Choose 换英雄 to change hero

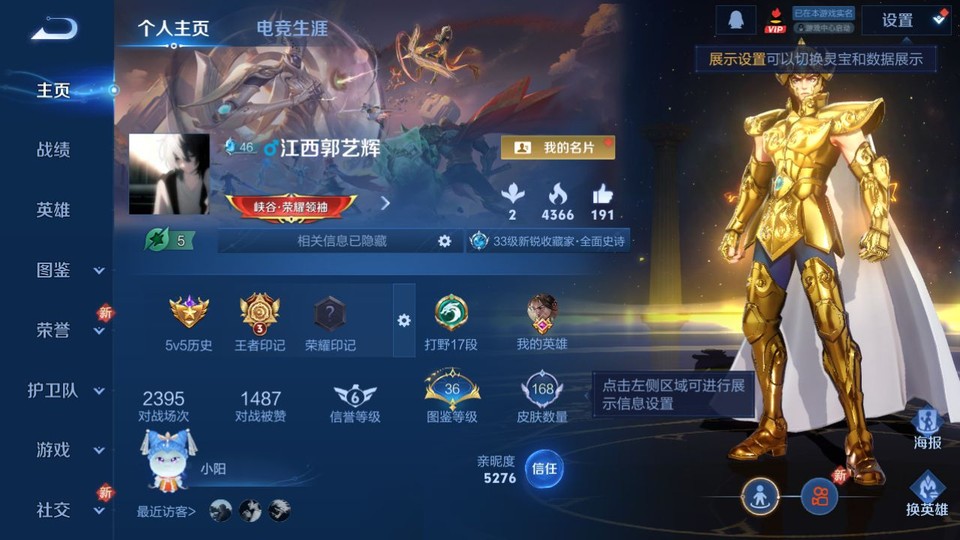927,494
